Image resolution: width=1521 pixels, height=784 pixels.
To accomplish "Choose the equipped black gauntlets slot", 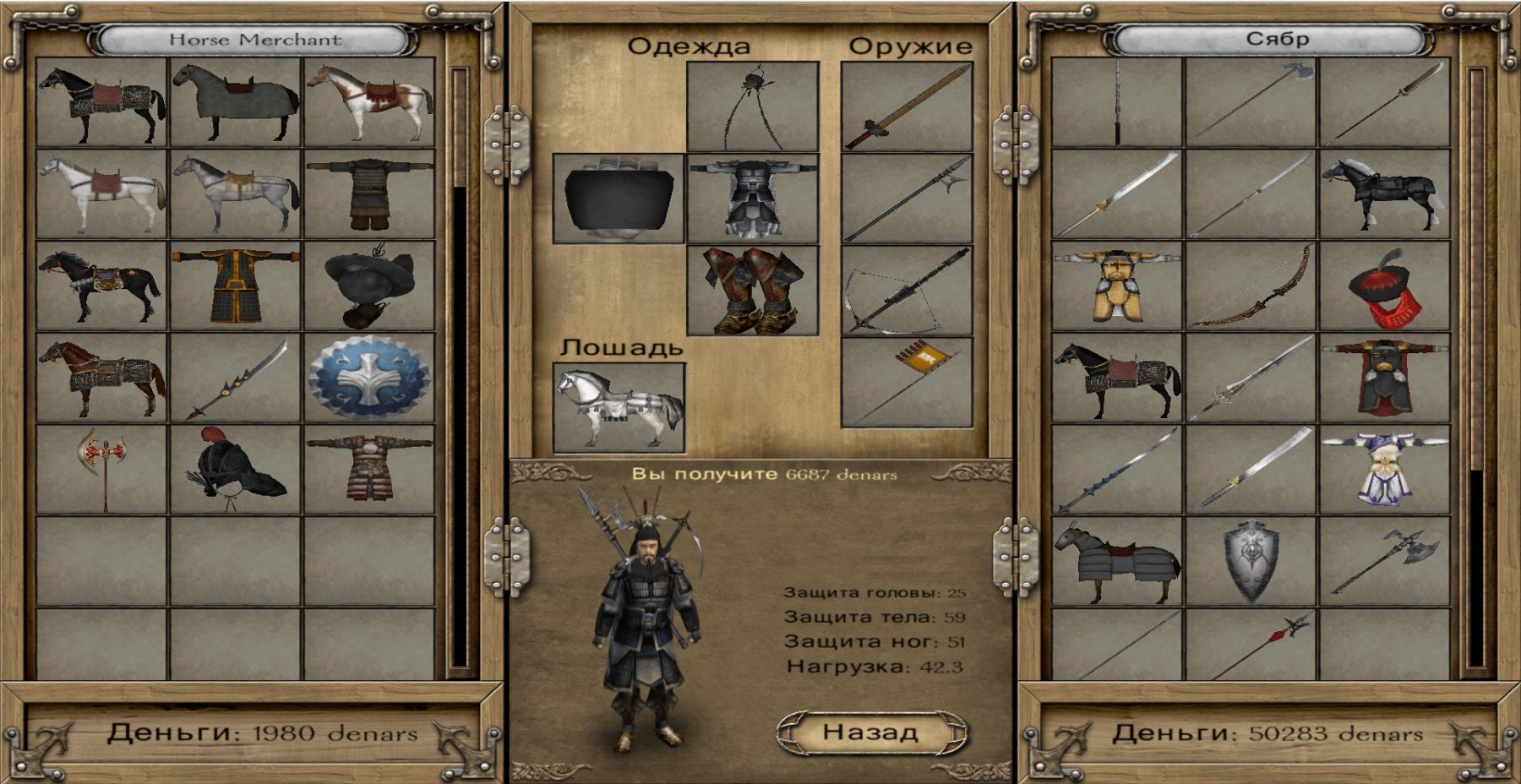I will point(619,199).
